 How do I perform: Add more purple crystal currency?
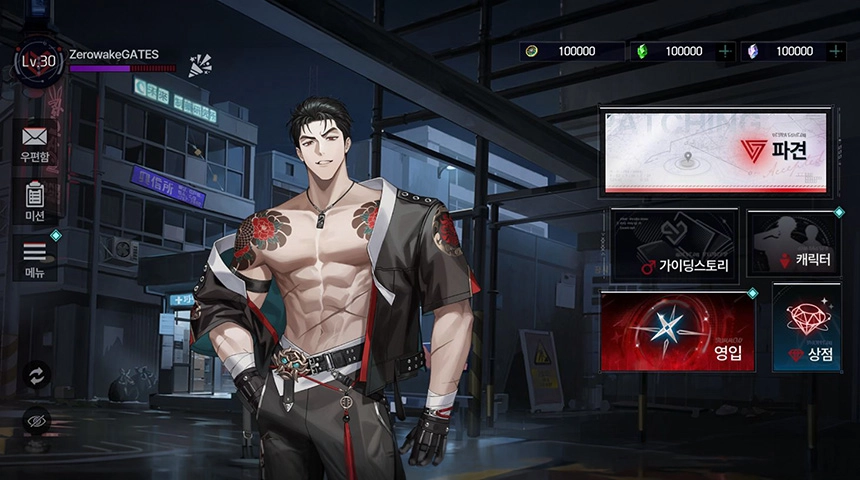[x=836, y=51]
